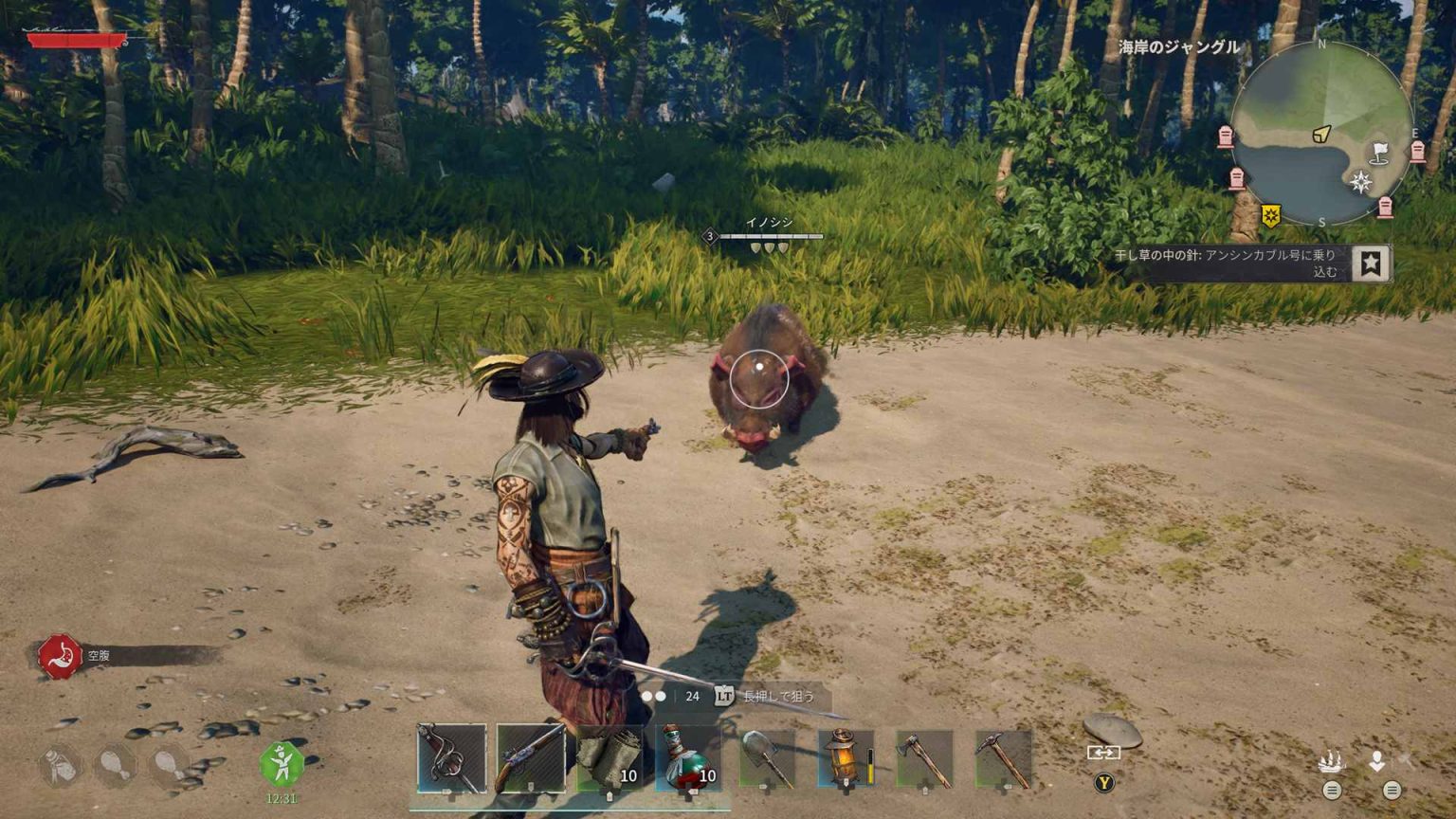Click the red hunger stomach status icon
Viewport: 1456px width, 819px height.
coord(60,656)
